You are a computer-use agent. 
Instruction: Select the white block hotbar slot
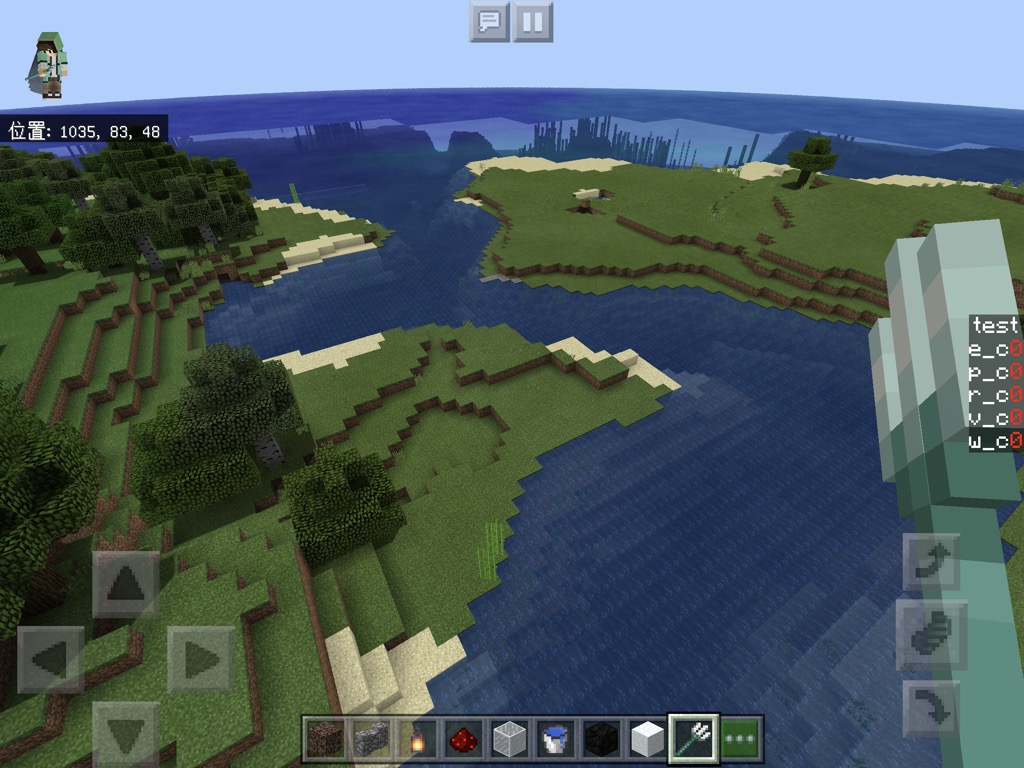(646, 739)
